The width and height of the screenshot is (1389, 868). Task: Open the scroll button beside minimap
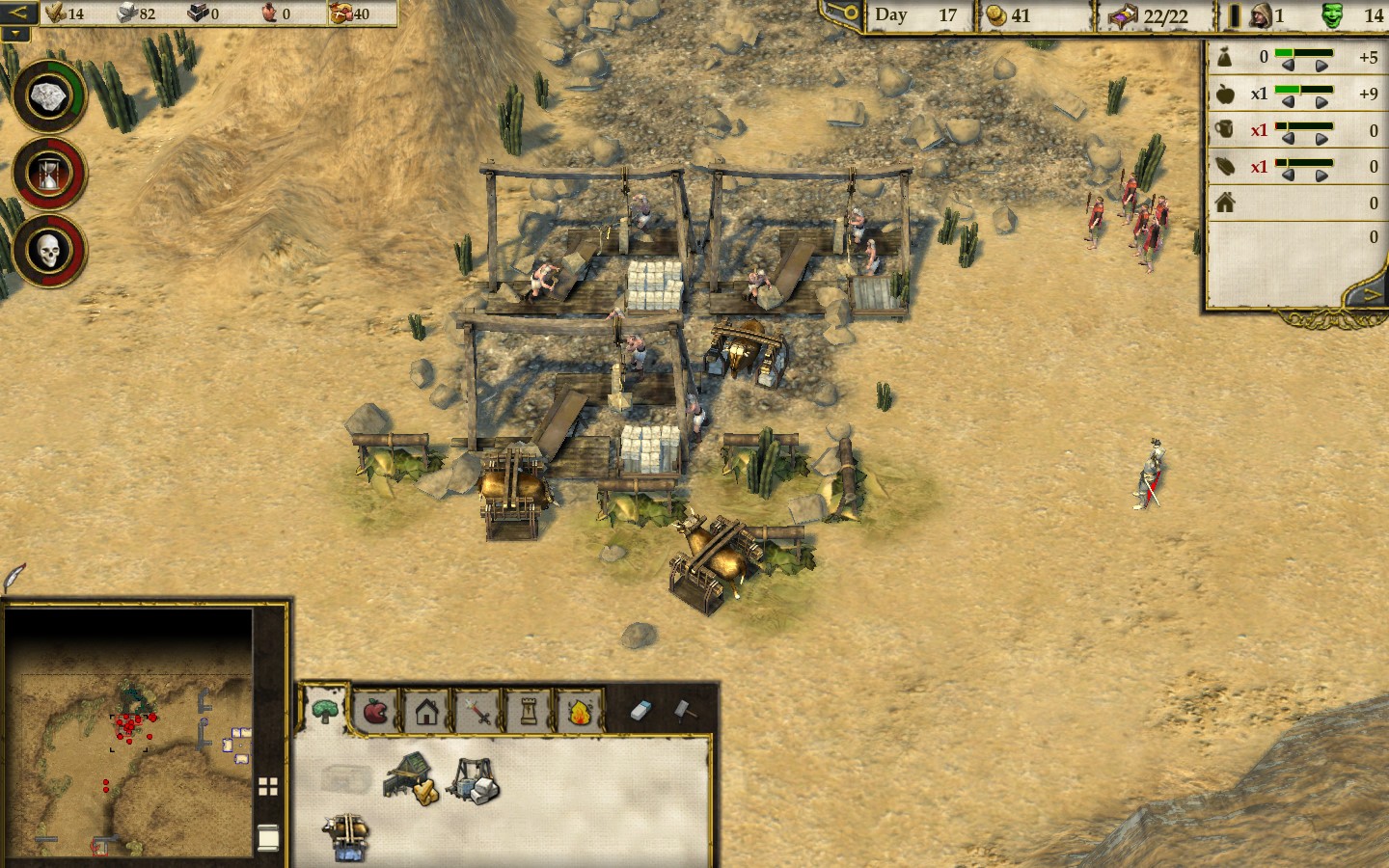268,837
